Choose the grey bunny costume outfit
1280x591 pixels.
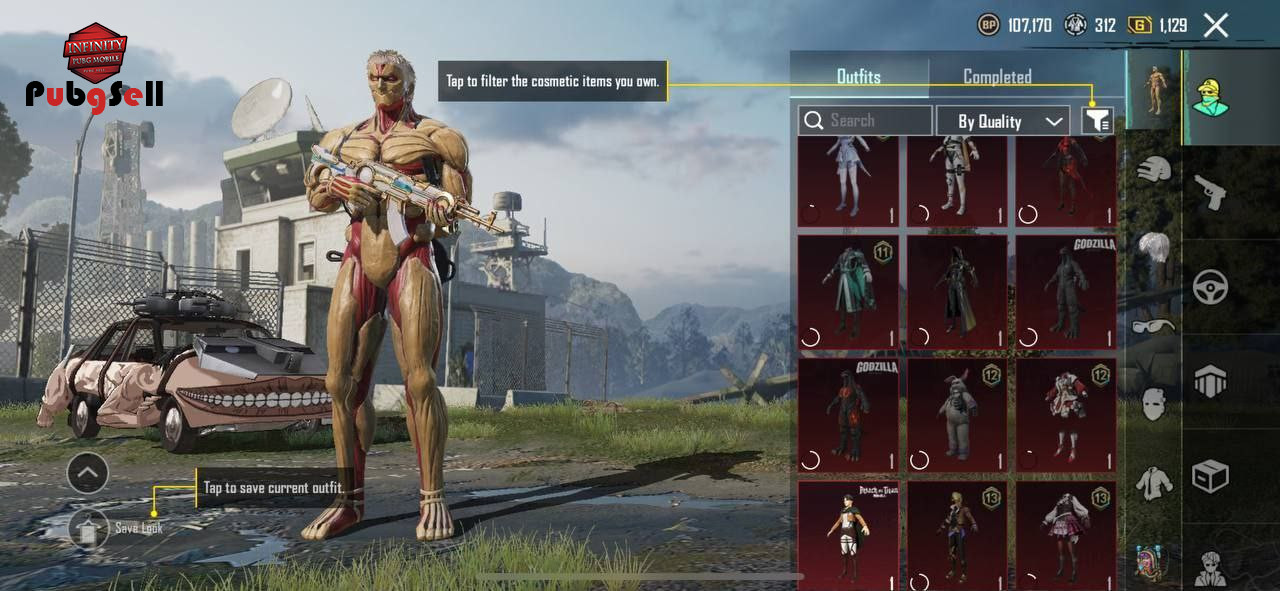tap(957, 415)
